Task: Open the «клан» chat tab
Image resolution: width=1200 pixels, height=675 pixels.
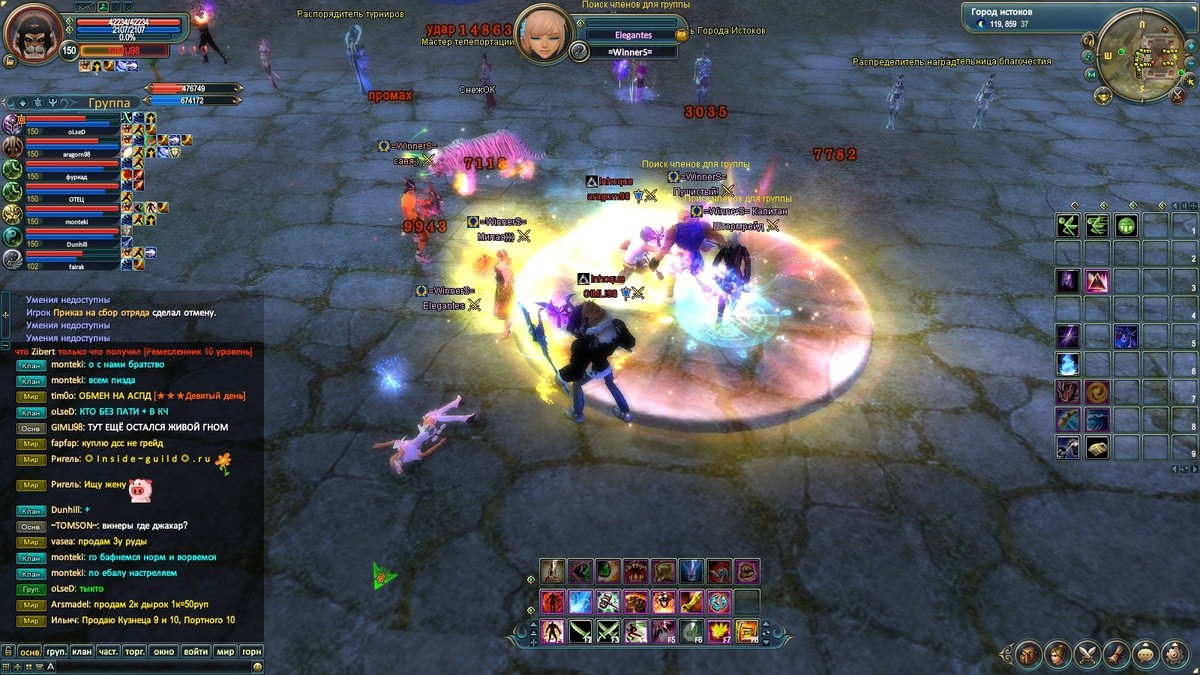Action: pos(82,652)
